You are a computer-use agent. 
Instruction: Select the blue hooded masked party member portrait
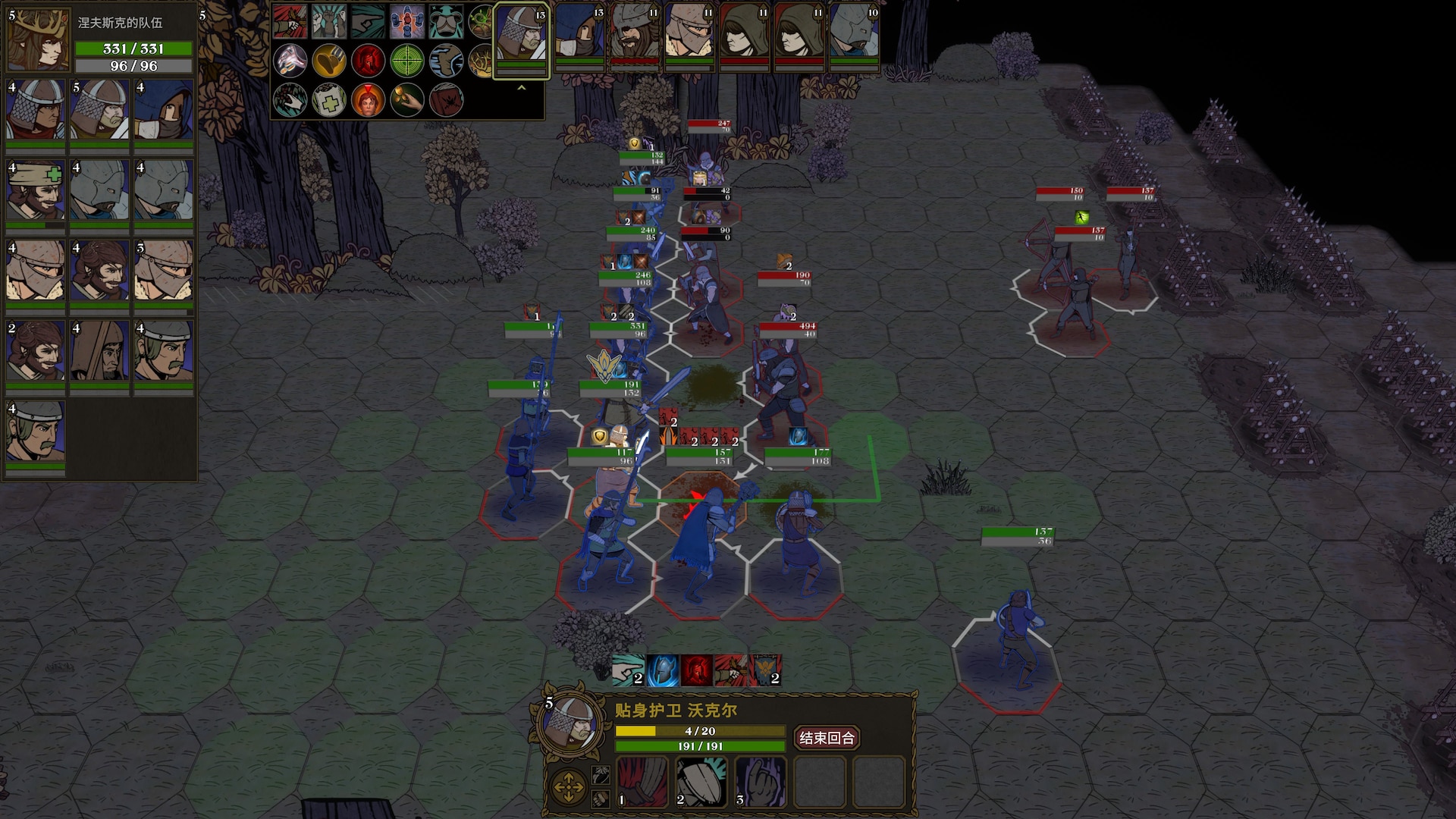(164, 111)
